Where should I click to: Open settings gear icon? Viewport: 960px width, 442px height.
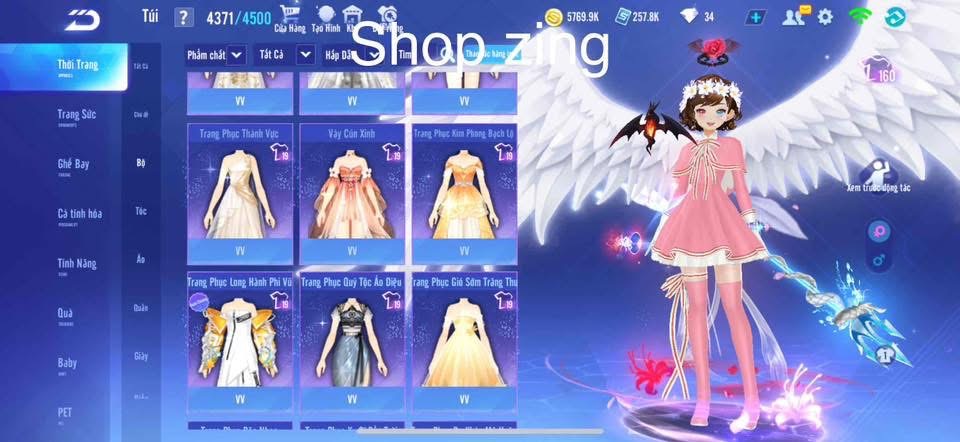click(x=825, y=17)
